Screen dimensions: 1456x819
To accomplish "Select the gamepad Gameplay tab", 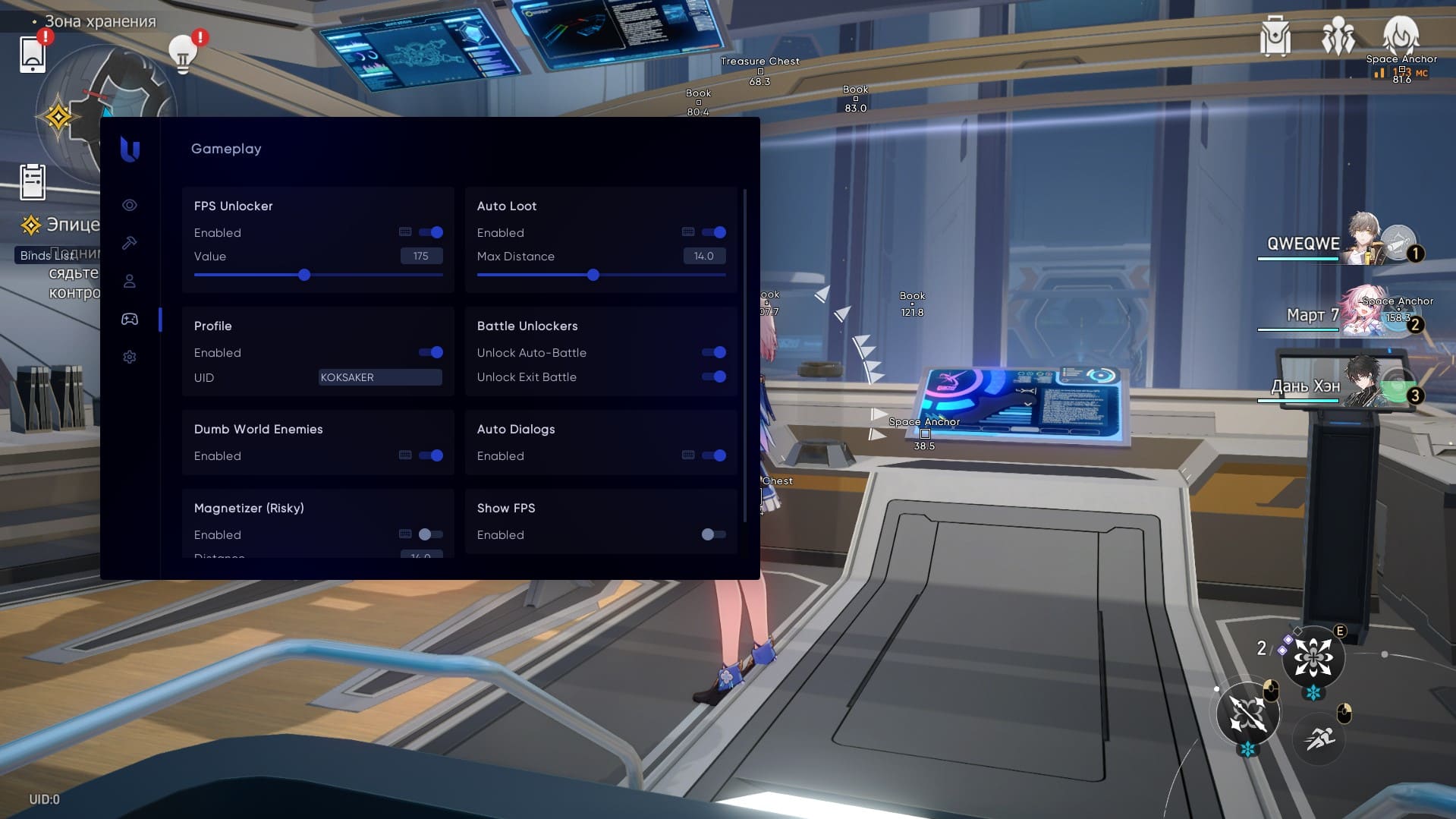I will coord(130,319).
